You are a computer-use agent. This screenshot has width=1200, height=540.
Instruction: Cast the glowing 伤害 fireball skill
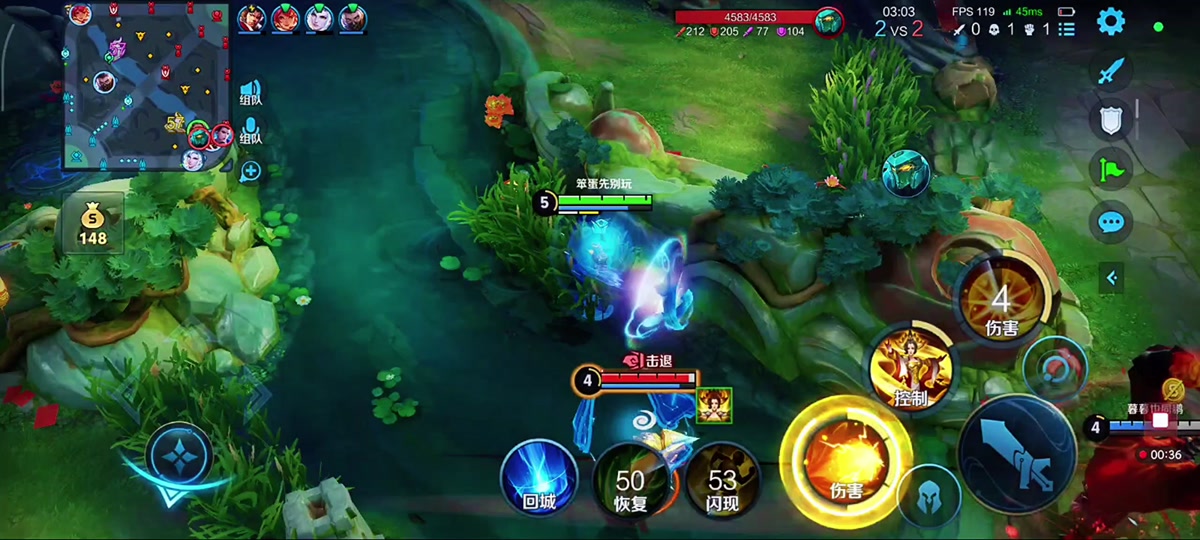[x=846, y=461]
